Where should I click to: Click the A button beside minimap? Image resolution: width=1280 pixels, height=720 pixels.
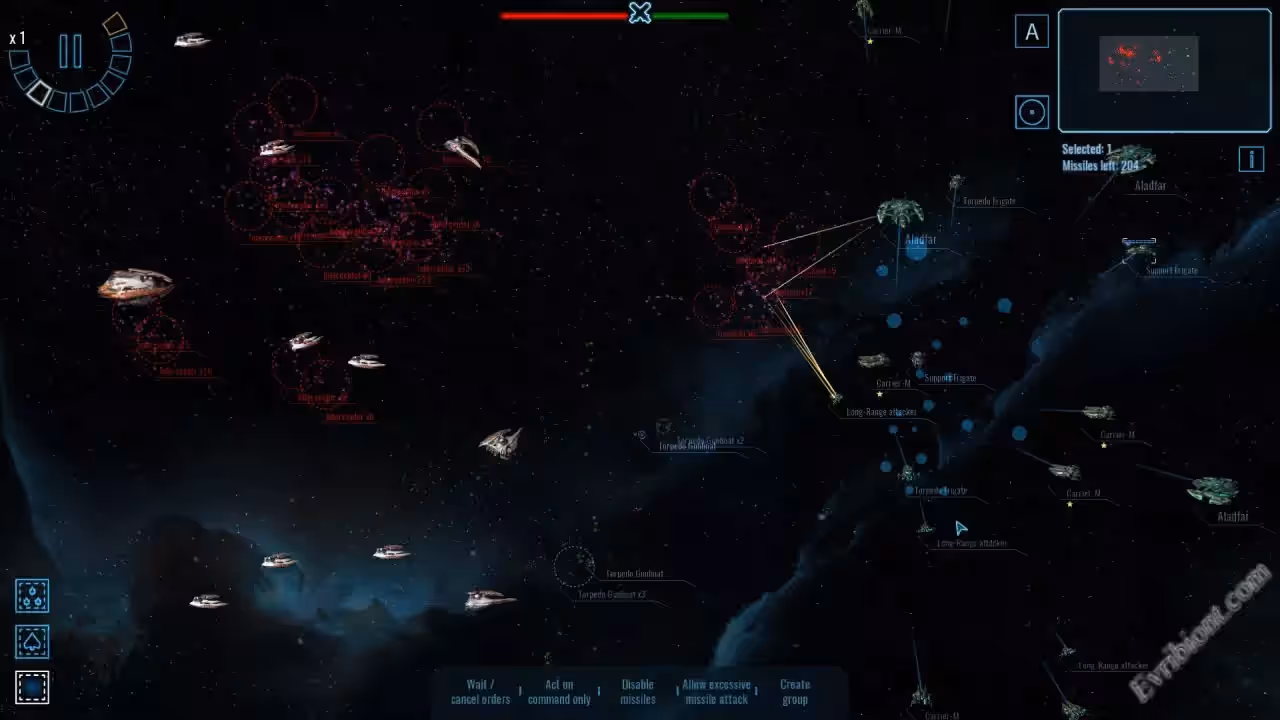1032,32
